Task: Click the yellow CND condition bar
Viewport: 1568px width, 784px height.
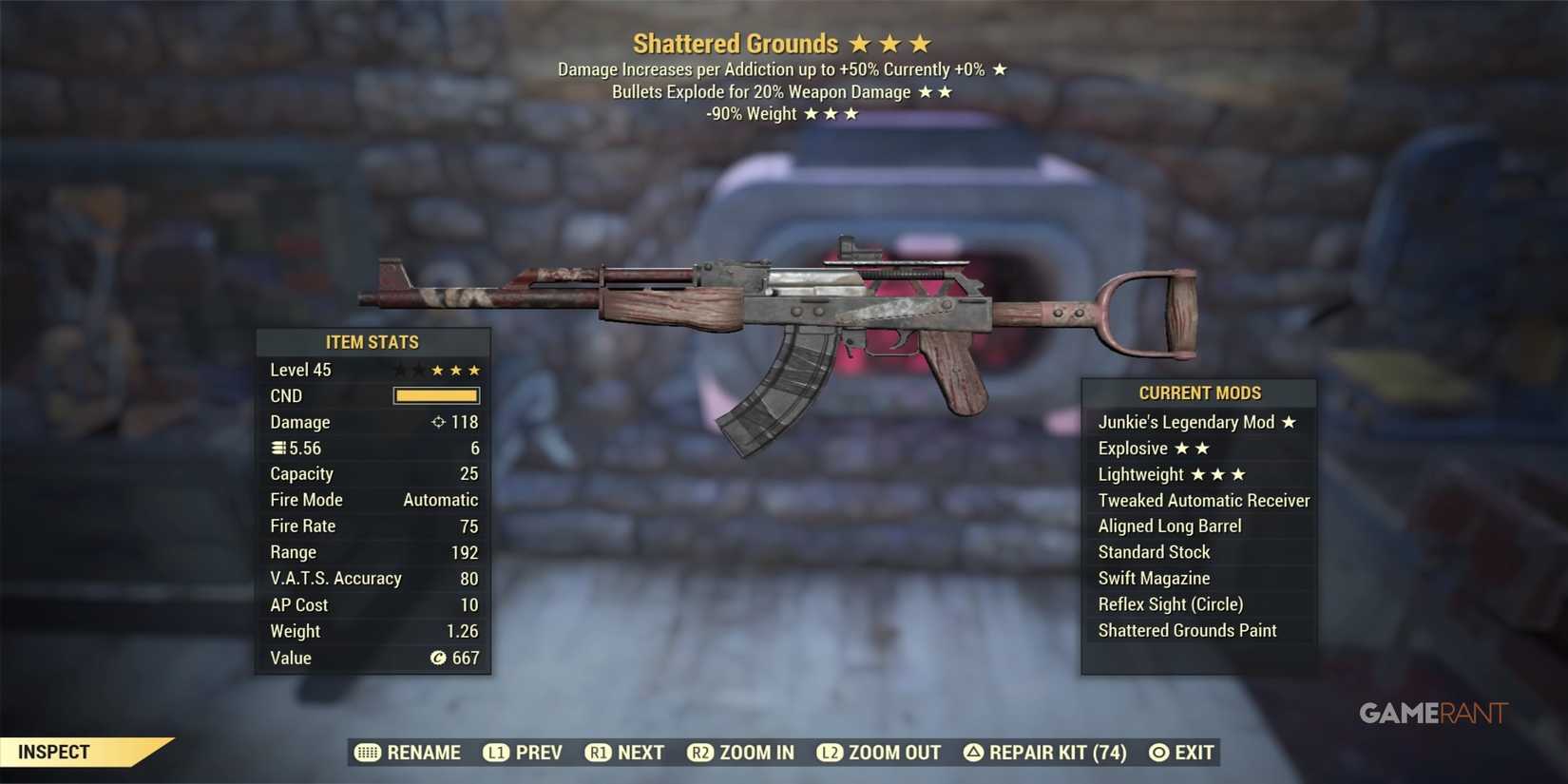Action: pyautogui.click(x=435, y=395)
